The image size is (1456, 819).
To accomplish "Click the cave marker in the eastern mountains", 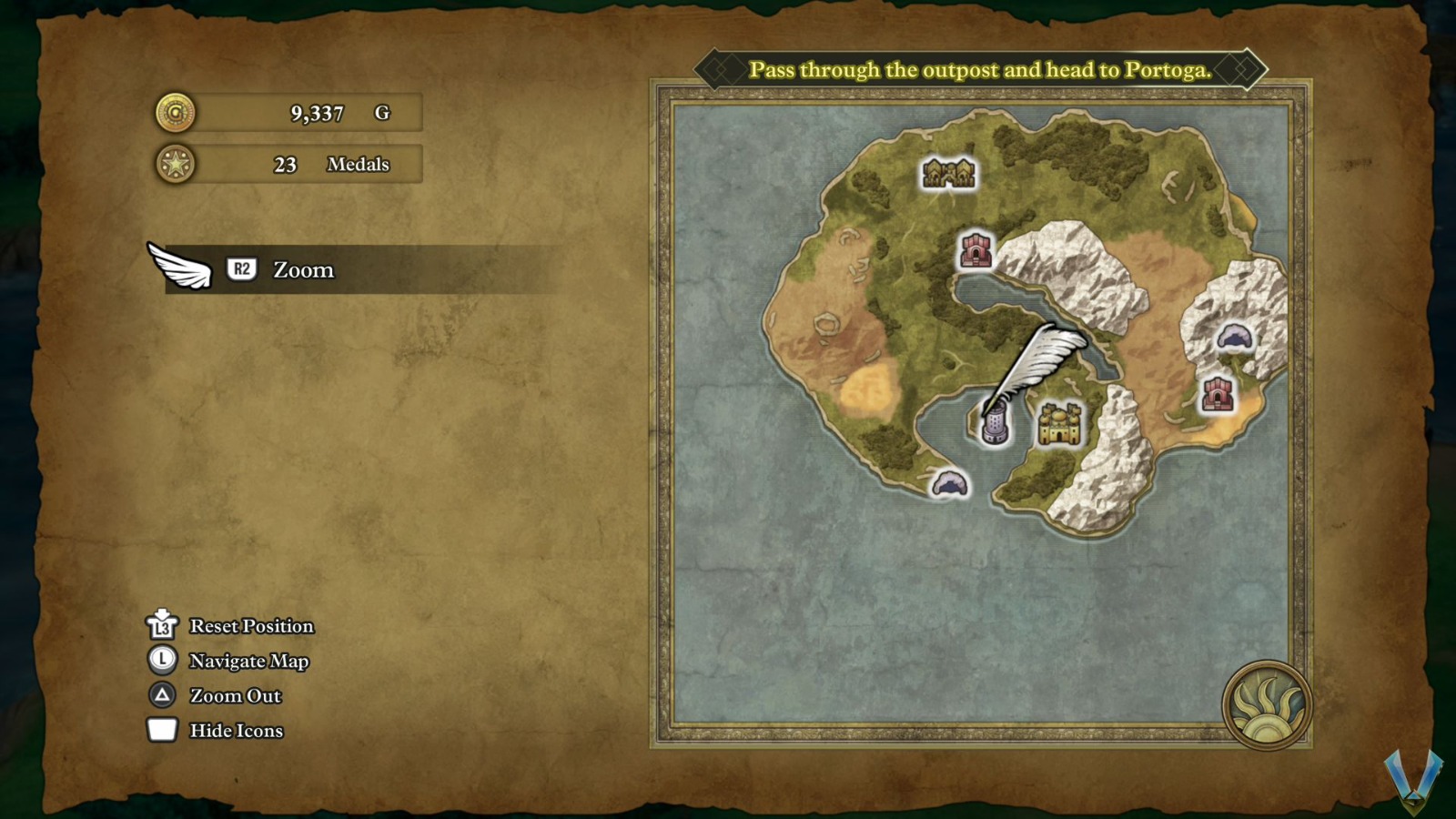I will [1234, 338].
